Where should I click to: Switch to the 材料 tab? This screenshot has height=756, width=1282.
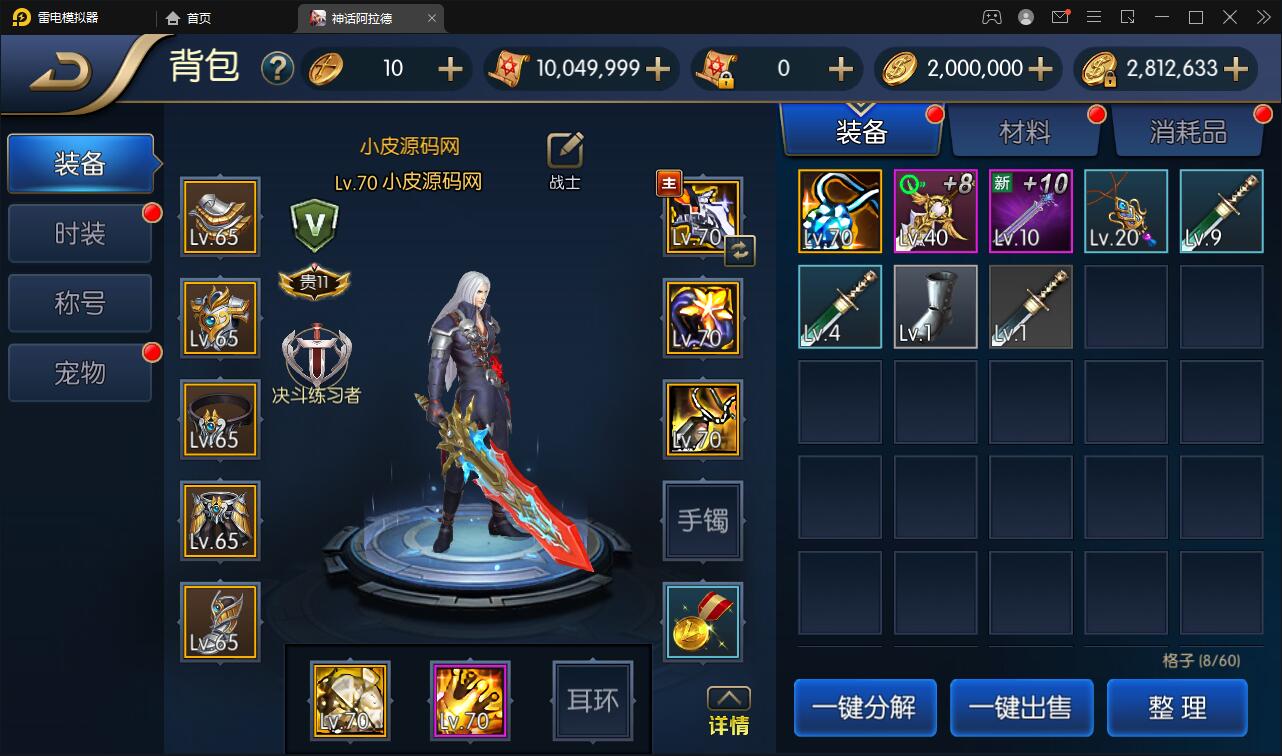(1026, 130)
